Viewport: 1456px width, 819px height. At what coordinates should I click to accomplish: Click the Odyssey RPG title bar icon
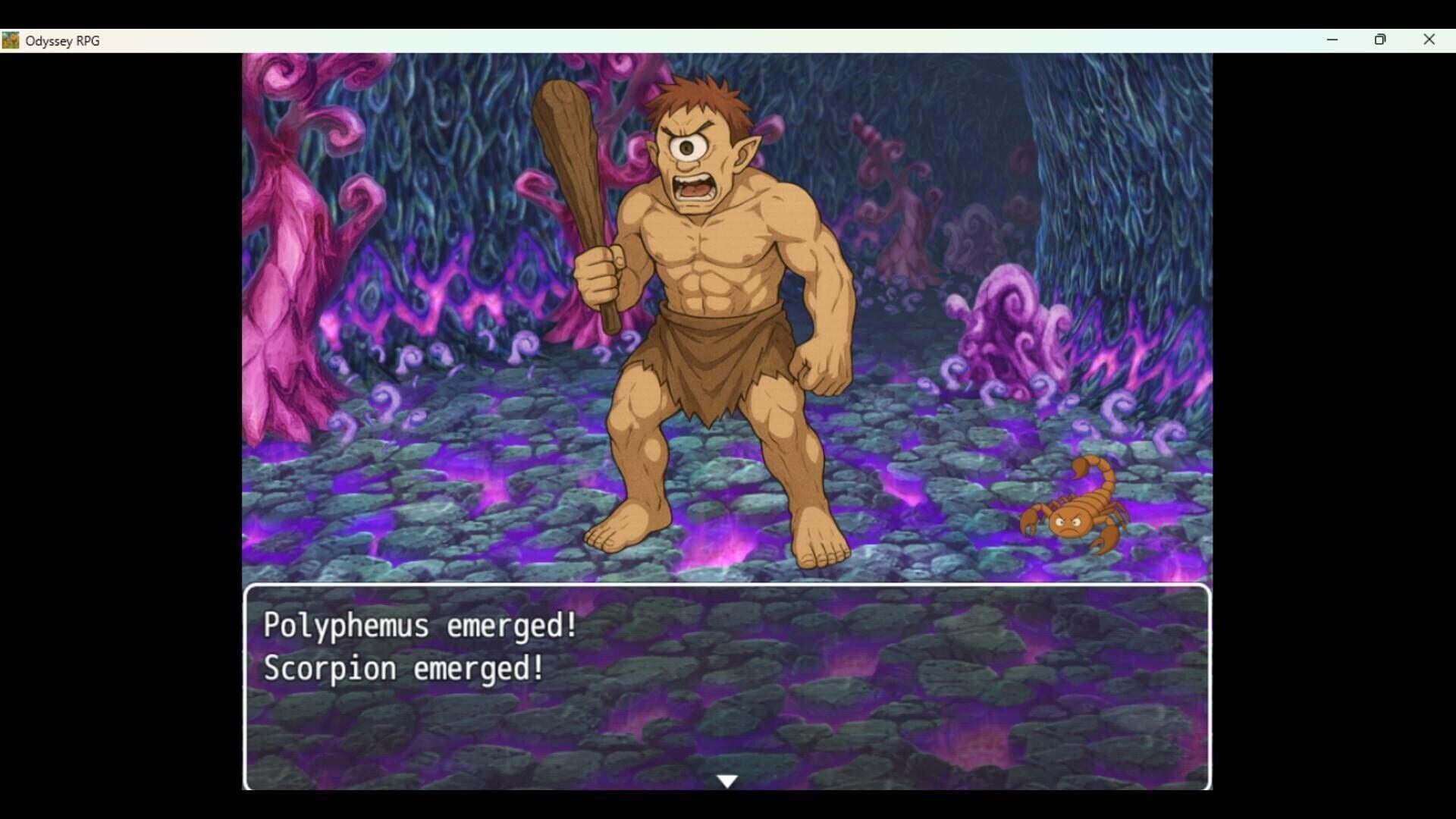coord(11,40)
